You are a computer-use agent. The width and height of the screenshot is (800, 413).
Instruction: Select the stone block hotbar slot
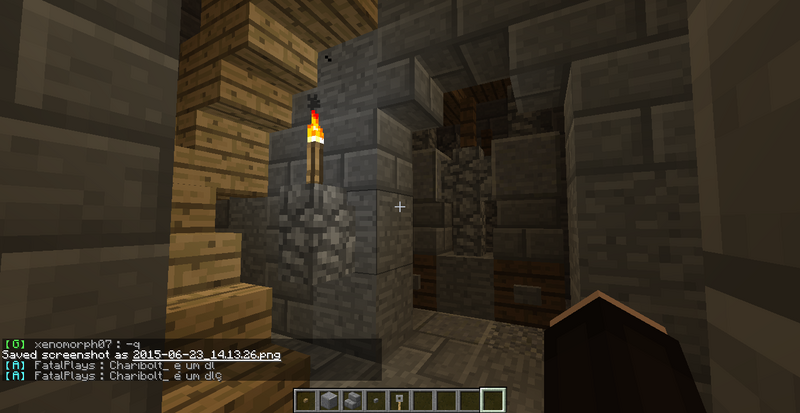point(330,401)
